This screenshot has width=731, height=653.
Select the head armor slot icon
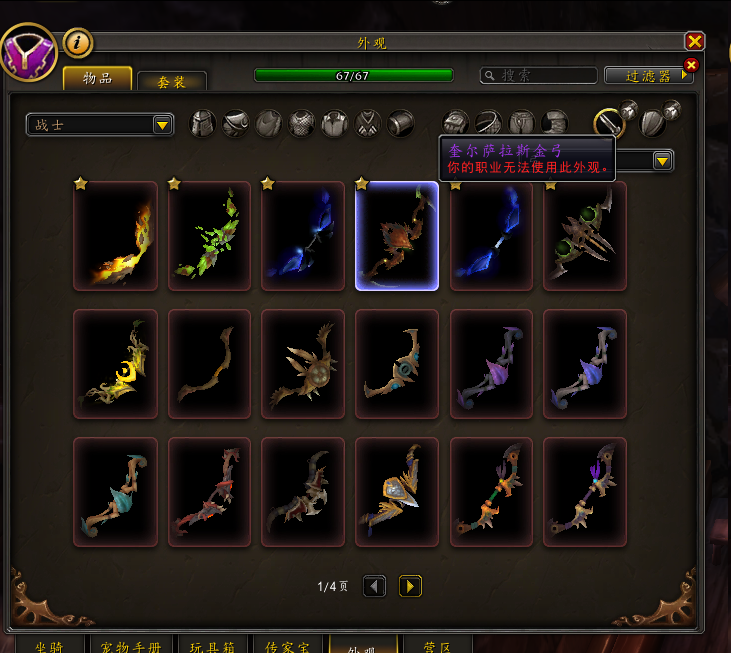204,123
